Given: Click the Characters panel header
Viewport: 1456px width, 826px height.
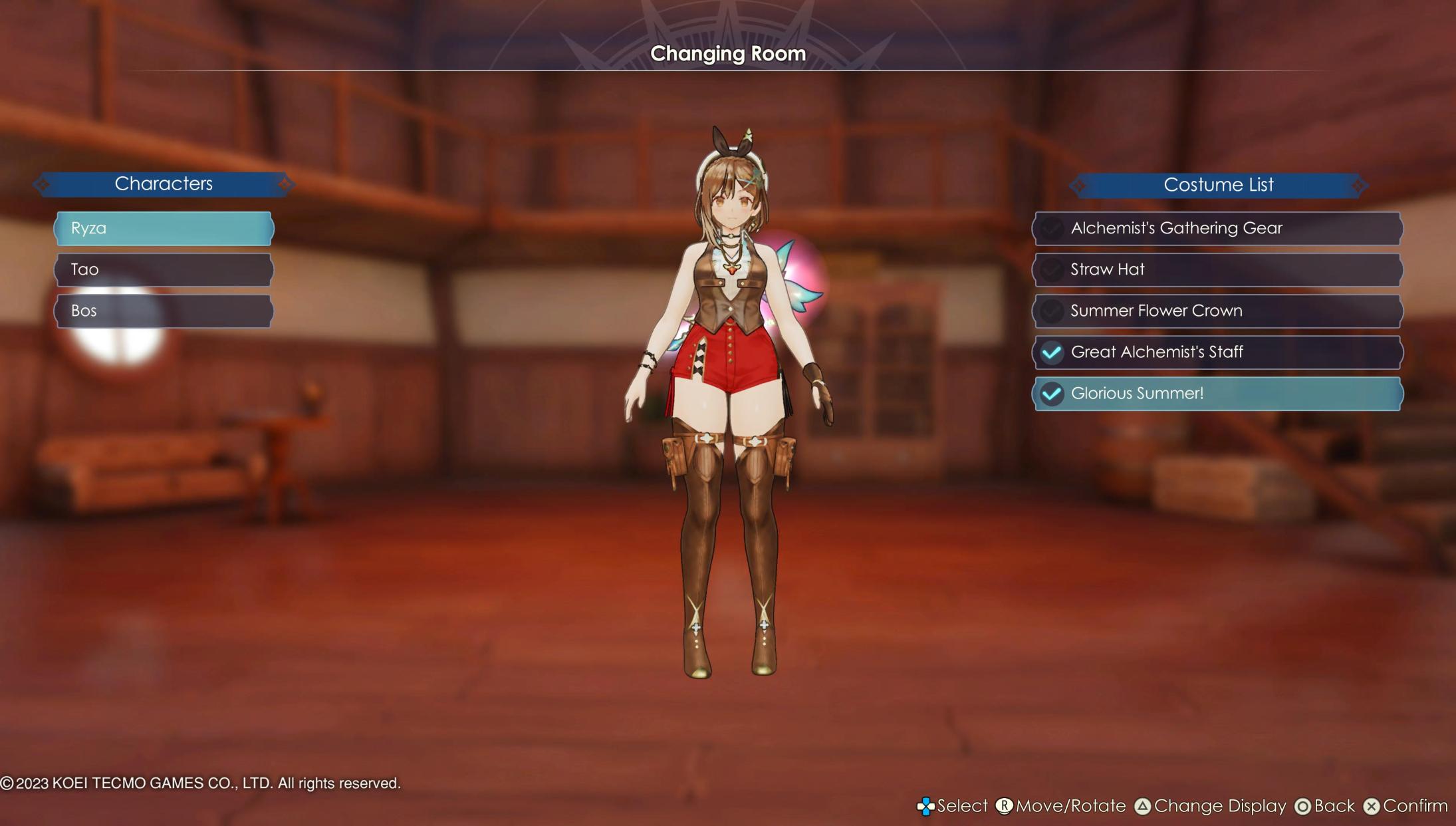Looking at the screenshot, I should pyautogui.click(x=164, y=184).
